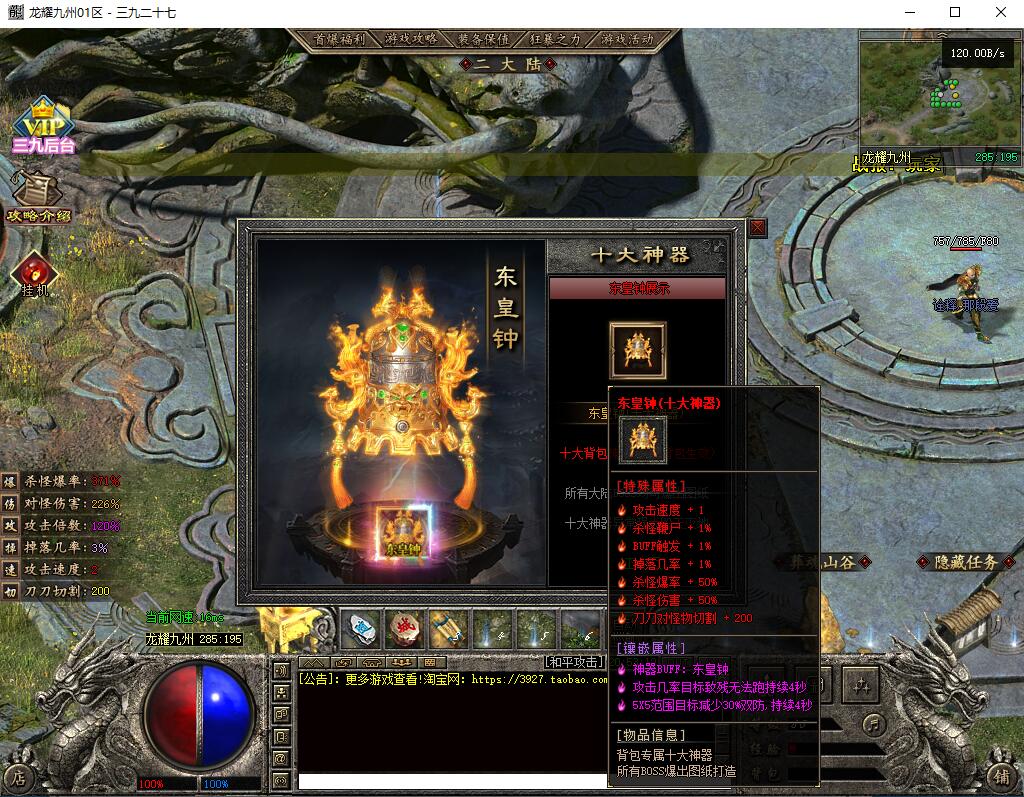1024x797 pixels.
Task: Open the 狂暴之力 menu
Action: coord(555,39)
